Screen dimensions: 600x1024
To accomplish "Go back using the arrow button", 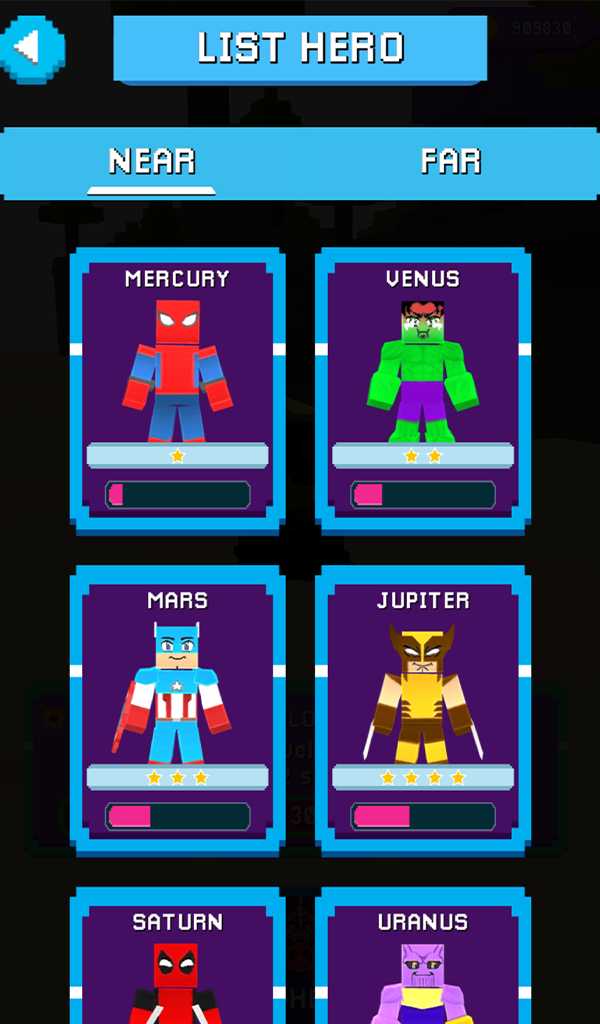I will 31,47.
